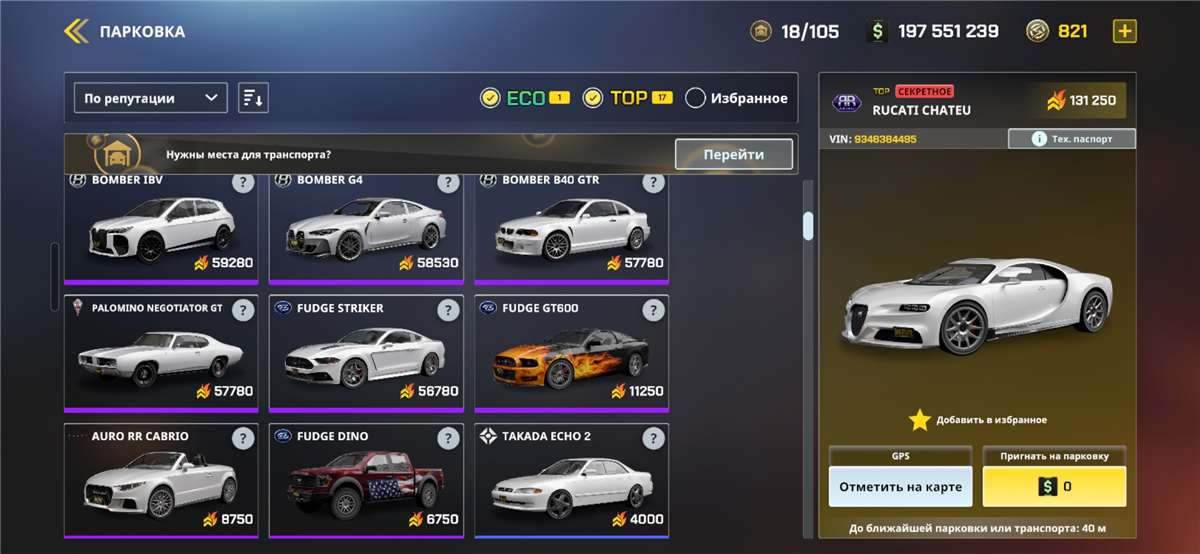Viewport: 1200px width, 554px height.
Task: Open the 'Тех. паспорт' vehicle passport
Action: [1072, 139]
